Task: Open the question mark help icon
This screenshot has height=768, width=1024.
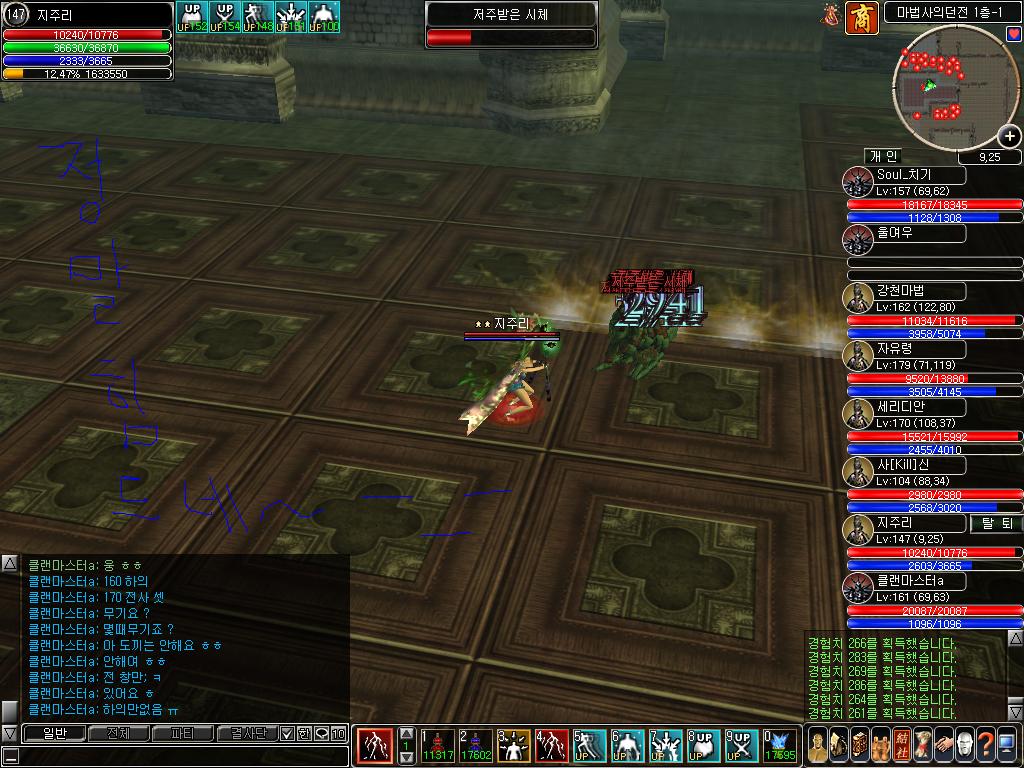Action: (986, 746)
